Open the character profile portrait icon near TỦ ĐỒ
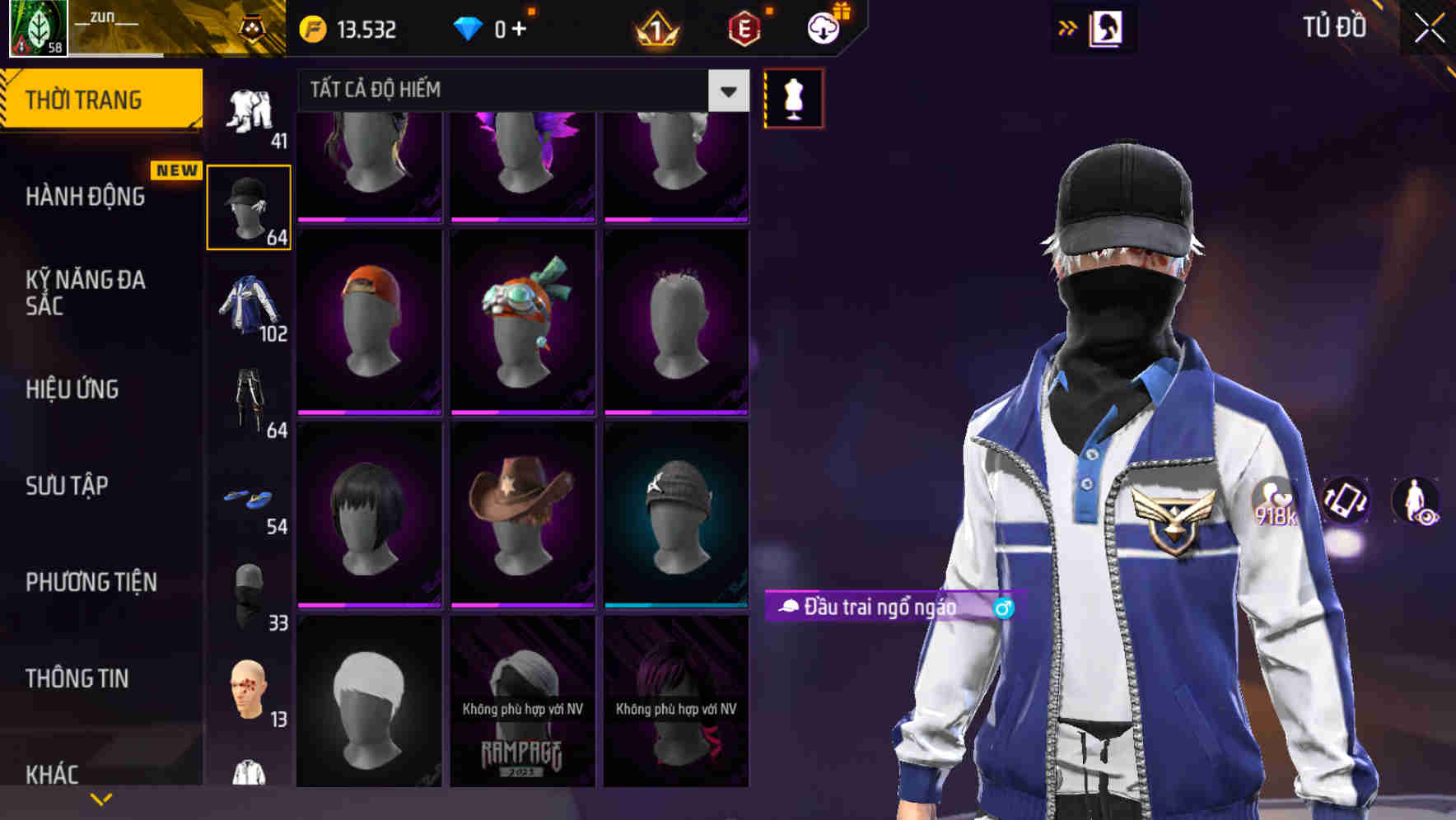 pyautogui.click(x=1108, y=27)
